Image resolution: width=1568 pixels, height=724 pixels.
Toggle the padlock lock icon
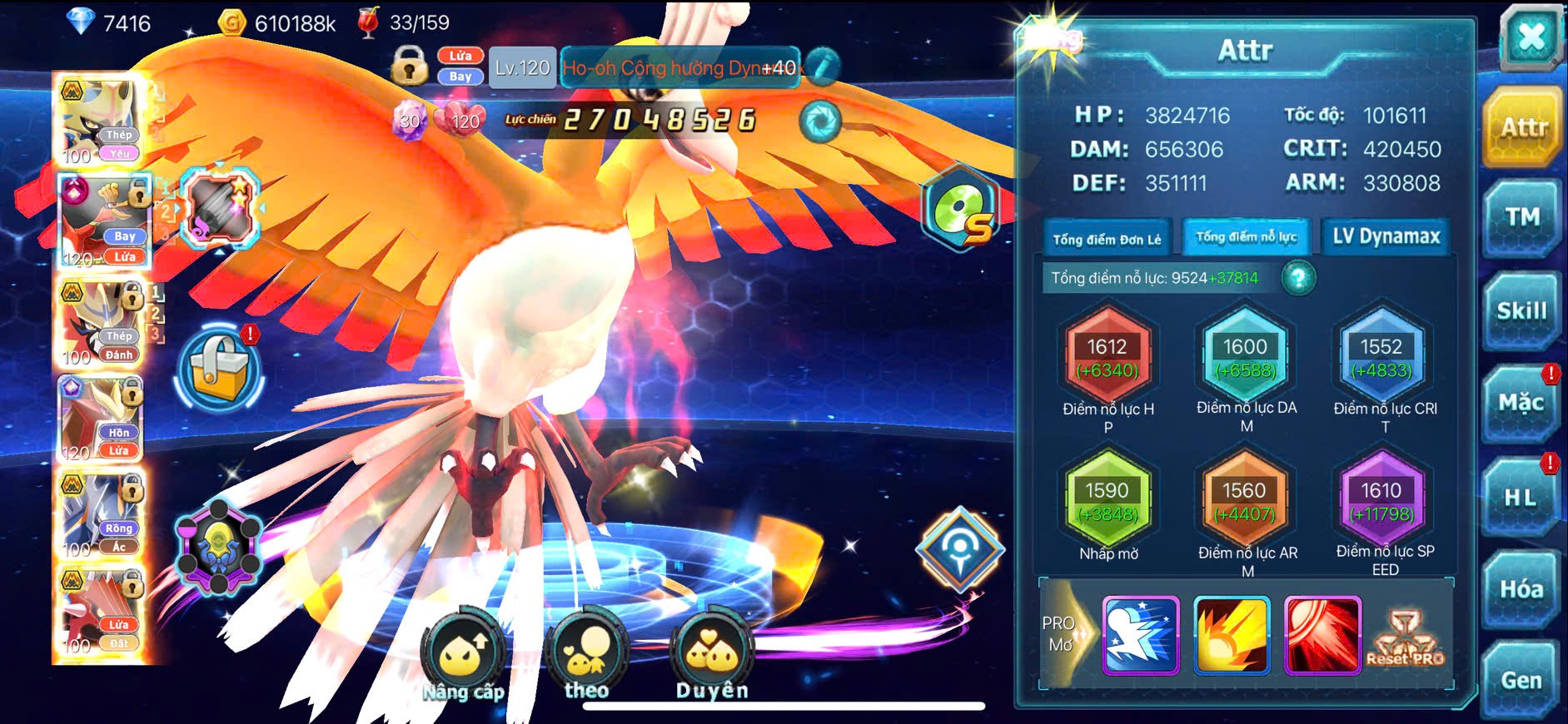pos(409,66)
